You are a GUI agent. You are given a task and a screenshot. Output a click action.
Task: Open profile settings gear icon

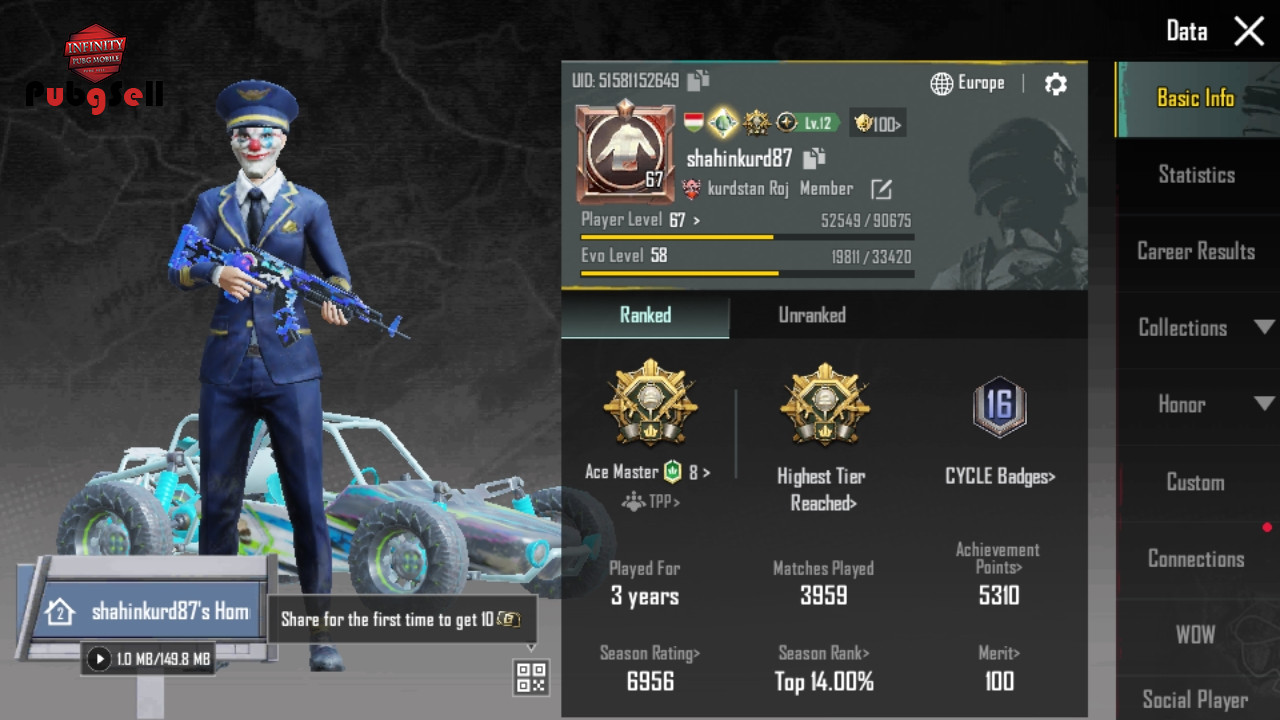pyautogui.click(x=1055, y=84)
